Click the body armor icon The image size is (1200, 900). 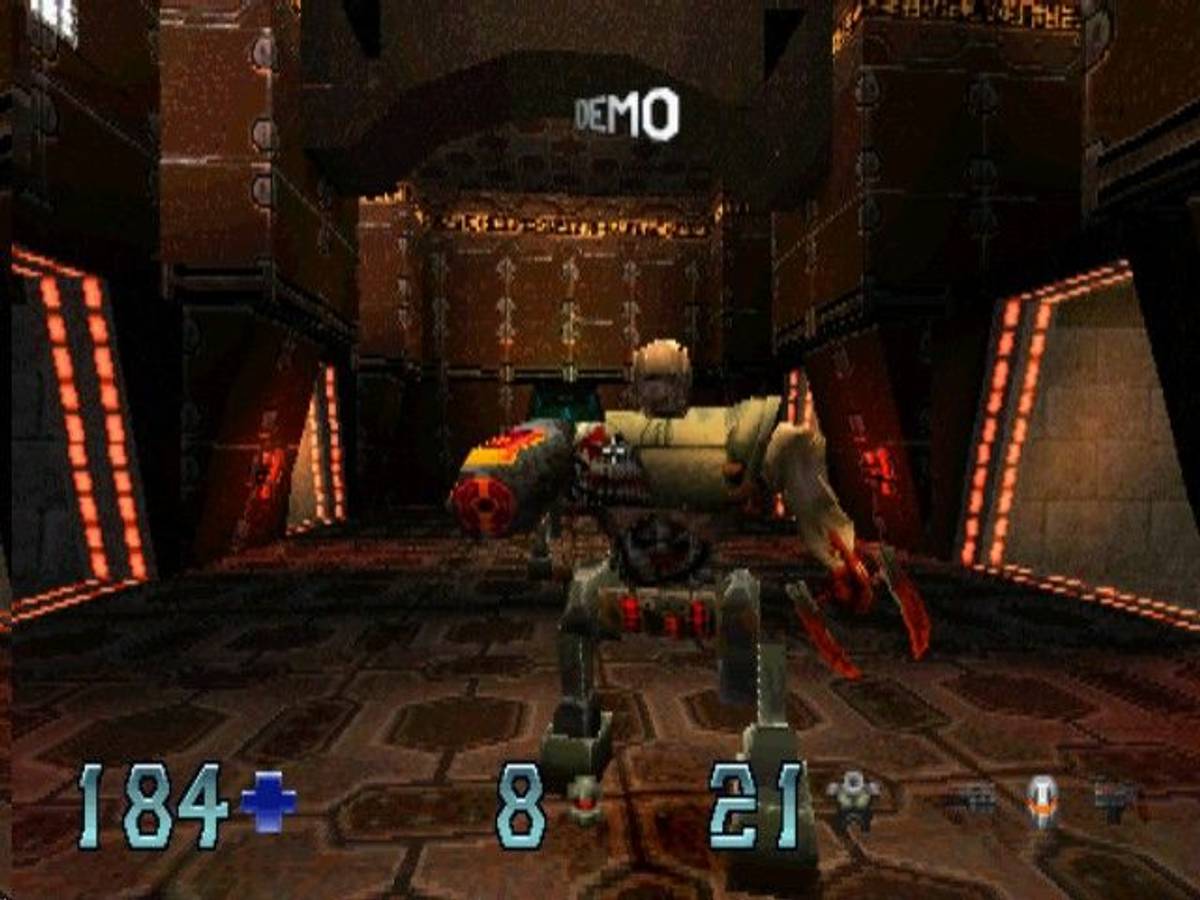[x=853, y=799]
